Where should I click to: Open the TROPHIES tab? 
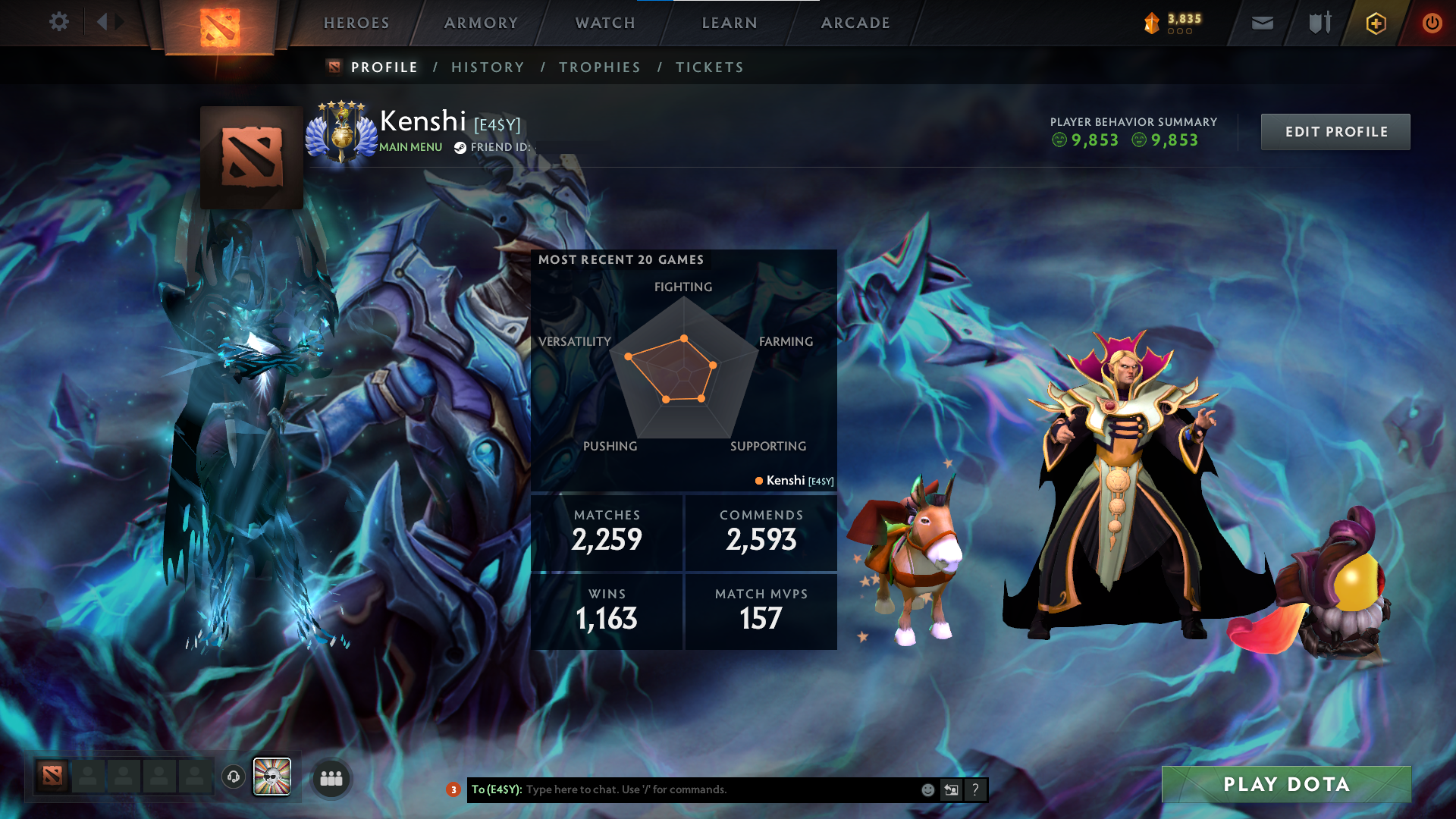(600, 67)
